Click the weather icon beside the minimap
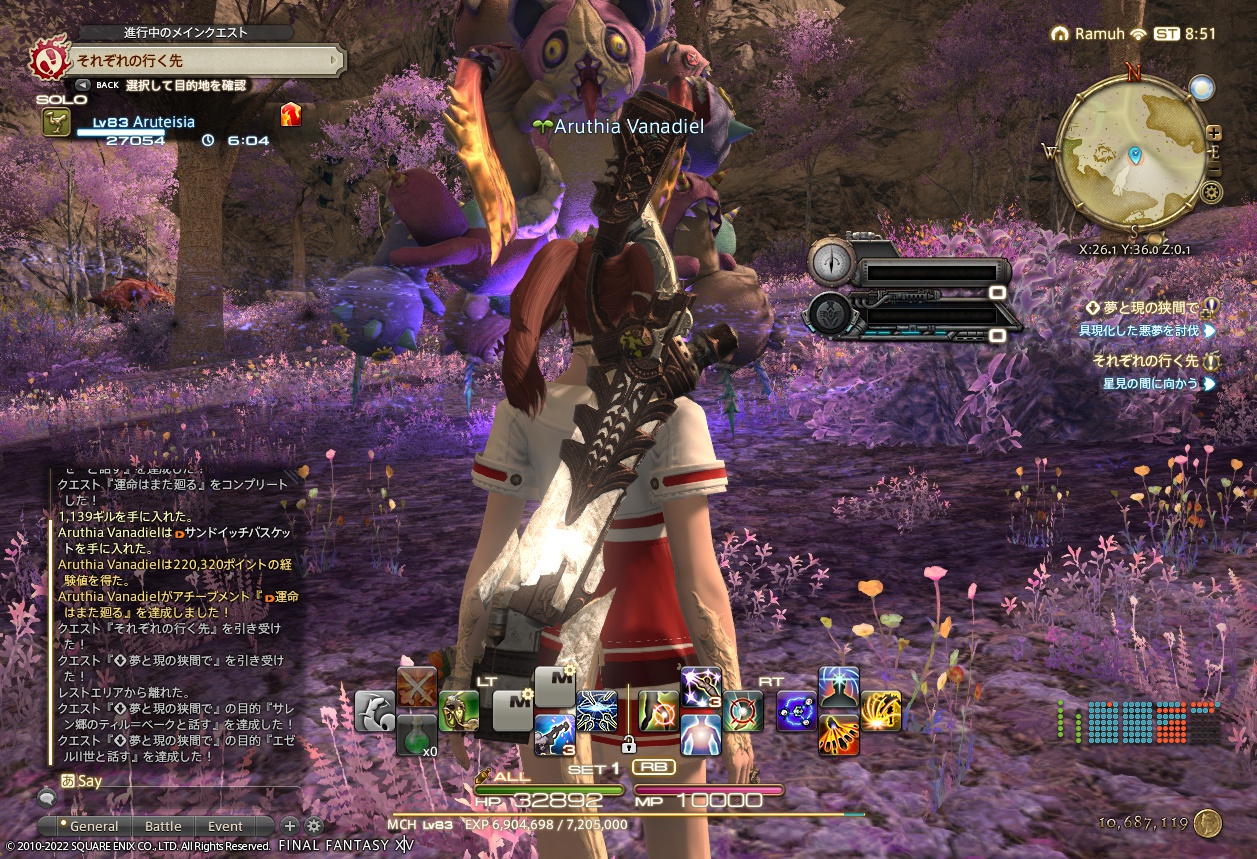Viewport: 1257px width, 859px height. (1202, 88)
